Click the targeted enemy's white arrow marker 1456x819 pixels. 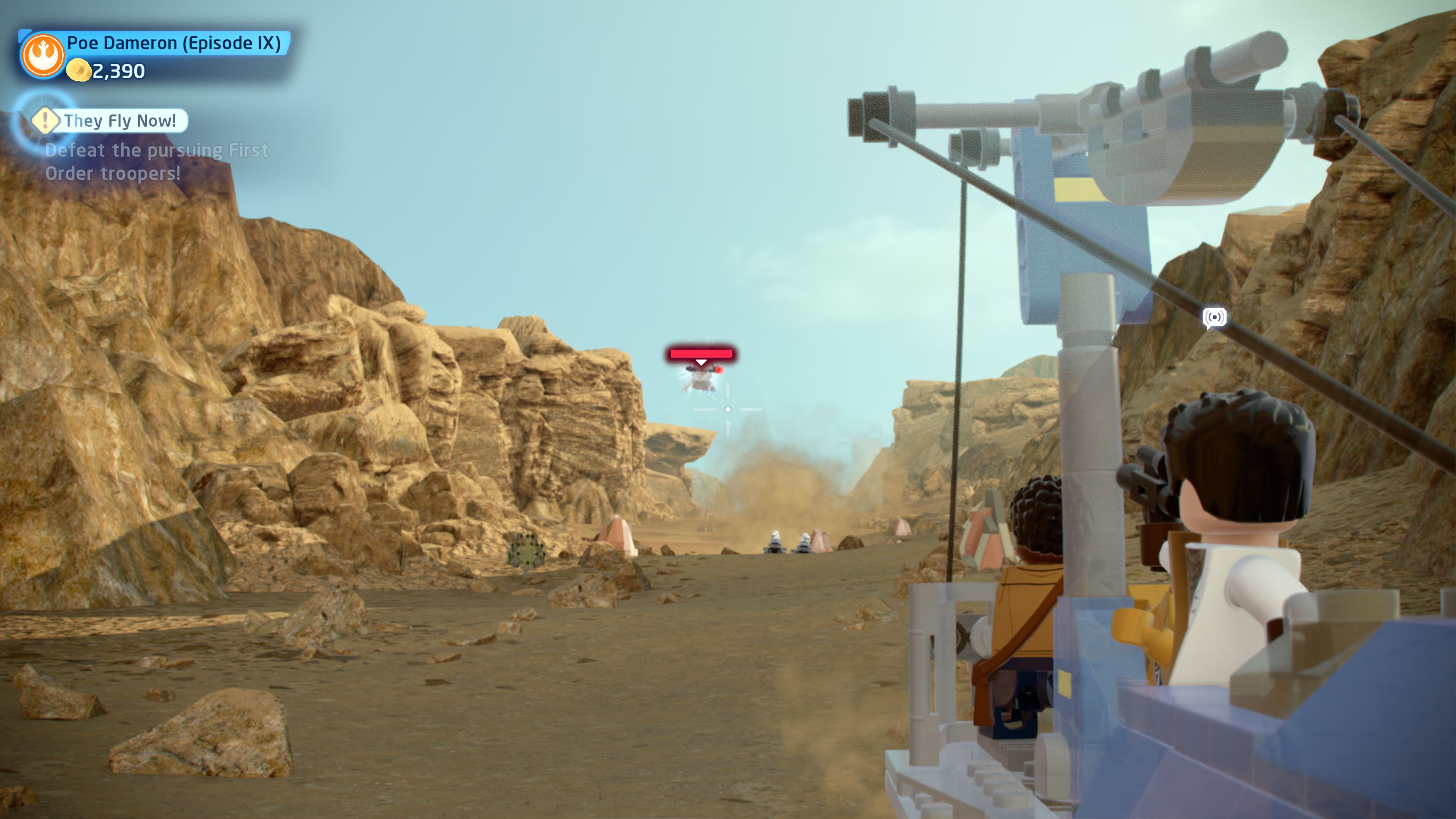pyautogui.click(x=701, y=362)
